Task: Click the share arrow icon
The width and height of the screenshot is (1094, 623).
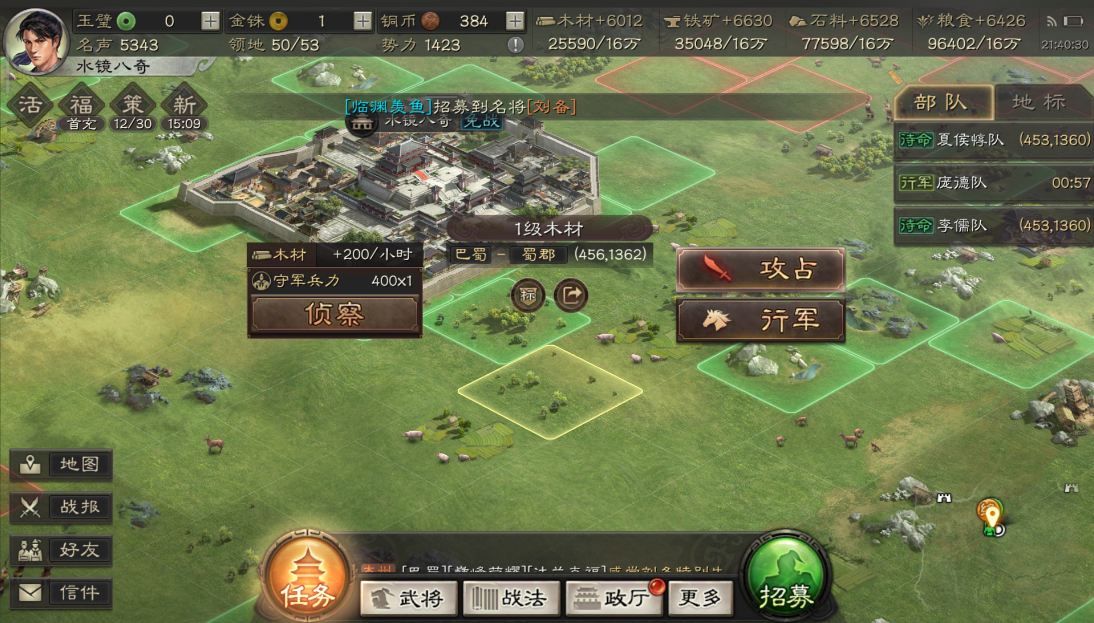Action: pos(571,295)
